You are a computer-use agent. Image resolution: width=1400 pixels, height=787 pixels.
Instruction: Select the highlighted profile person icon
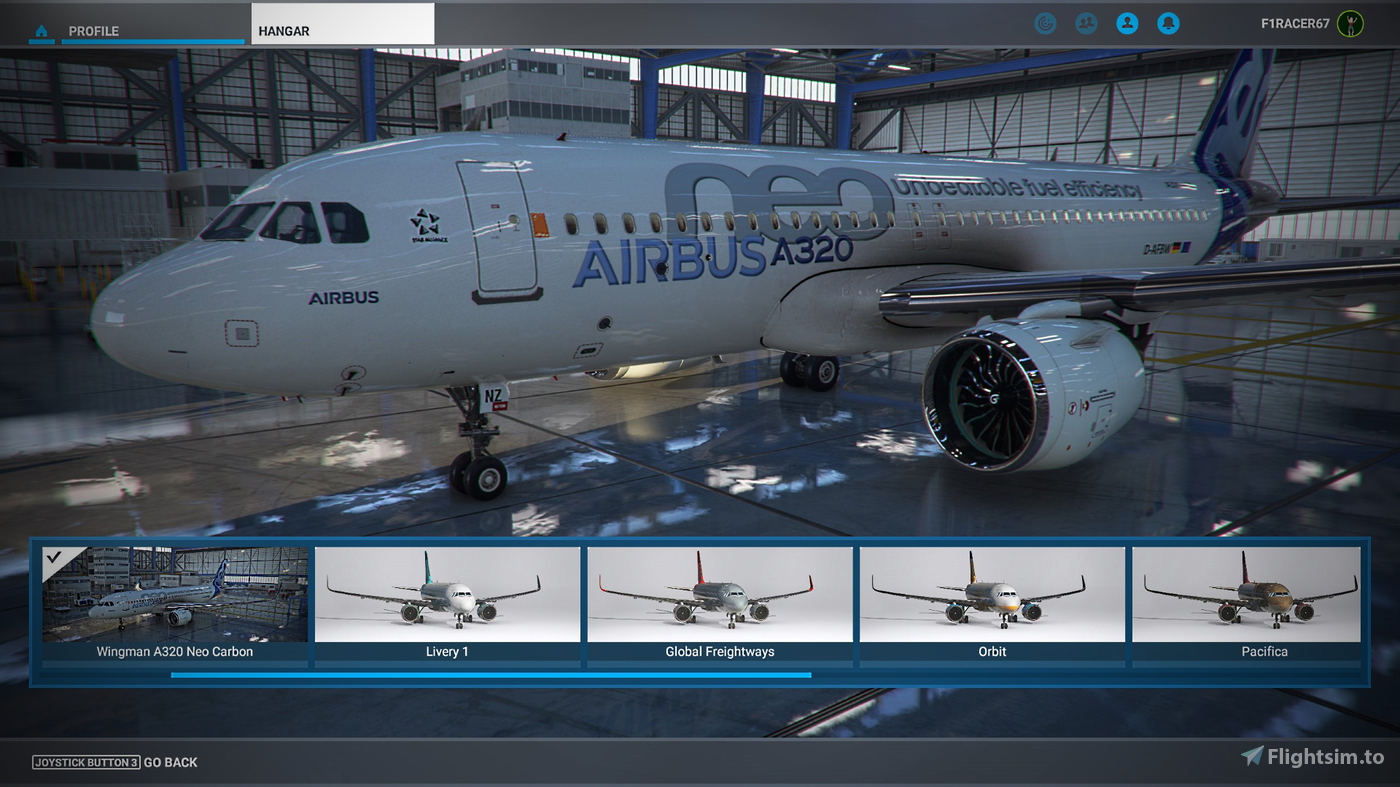coord(1127,23)
